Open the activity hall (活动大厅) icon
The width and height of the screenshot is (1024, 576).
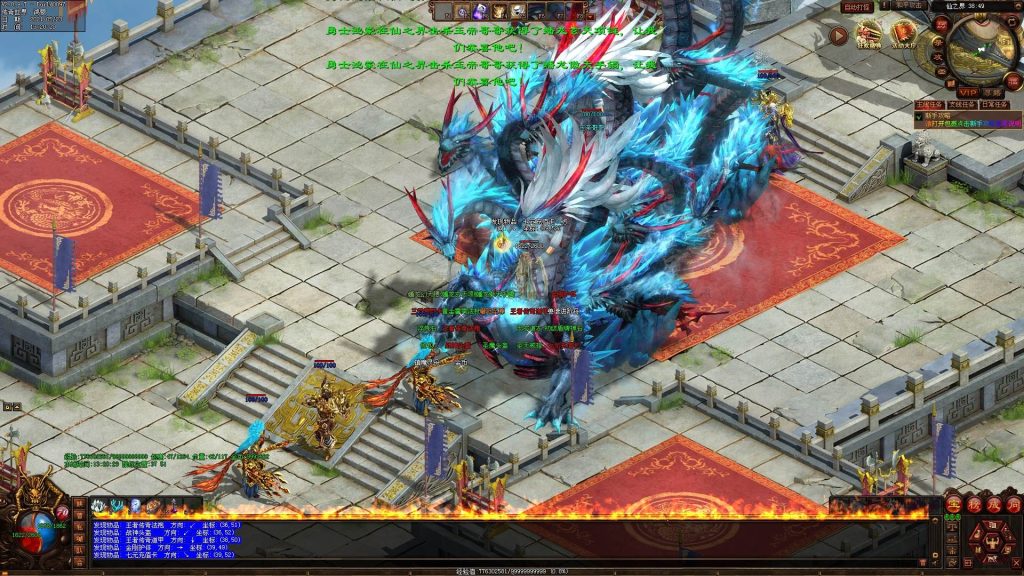[x=904, y=37]
